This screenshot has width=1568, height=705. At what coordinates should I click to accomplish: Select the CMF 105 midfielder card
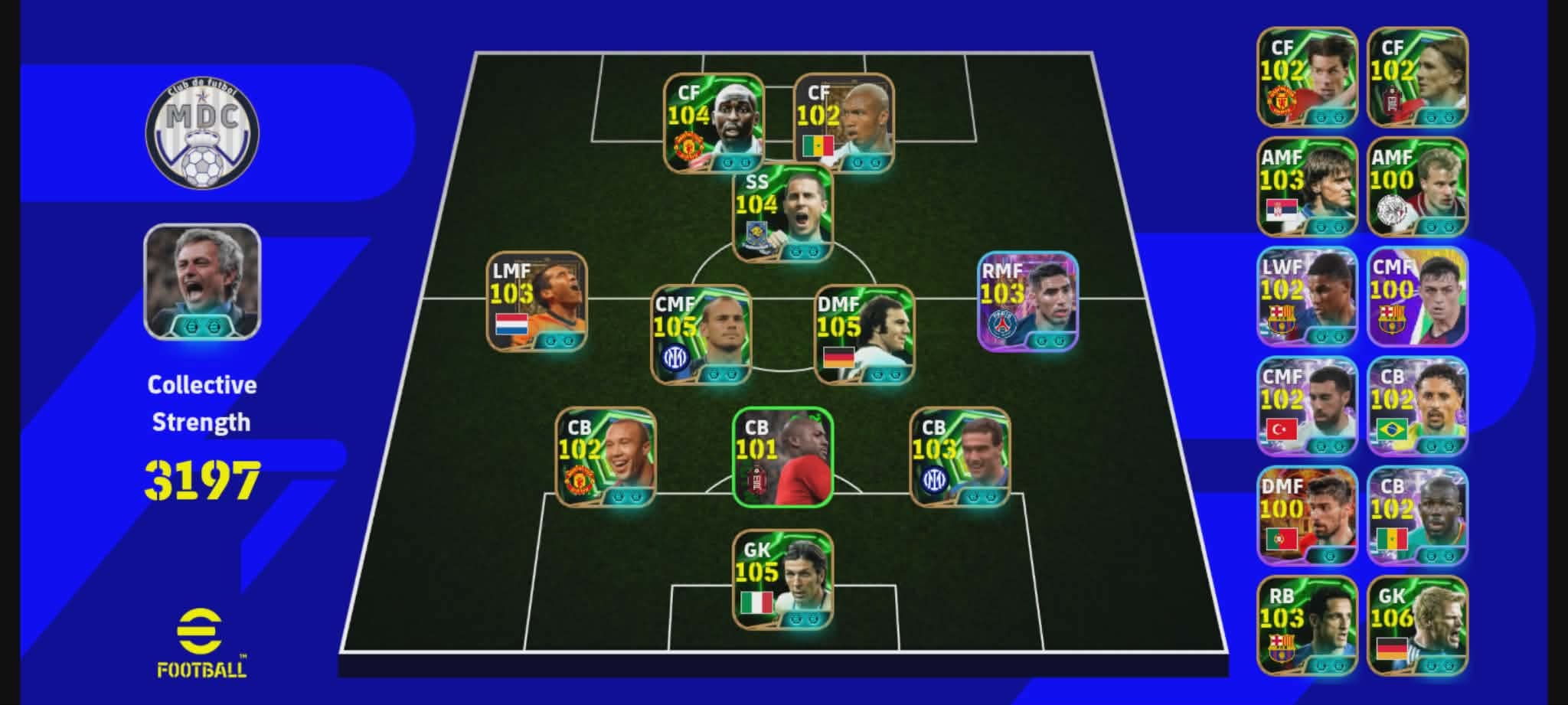pyautogui.click(x=701, y=335)
